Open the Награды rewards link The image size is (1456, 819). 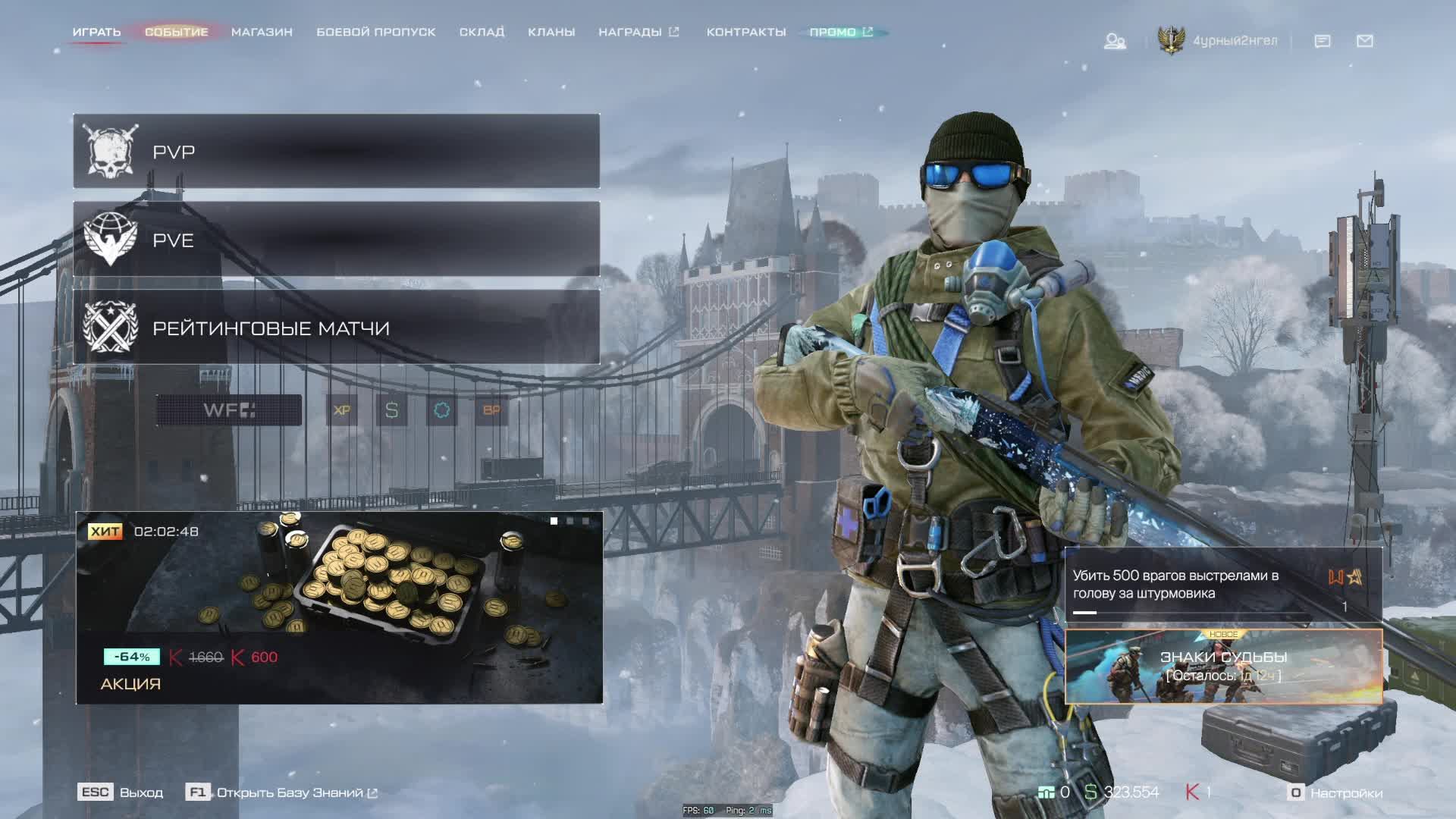[638, 32]
